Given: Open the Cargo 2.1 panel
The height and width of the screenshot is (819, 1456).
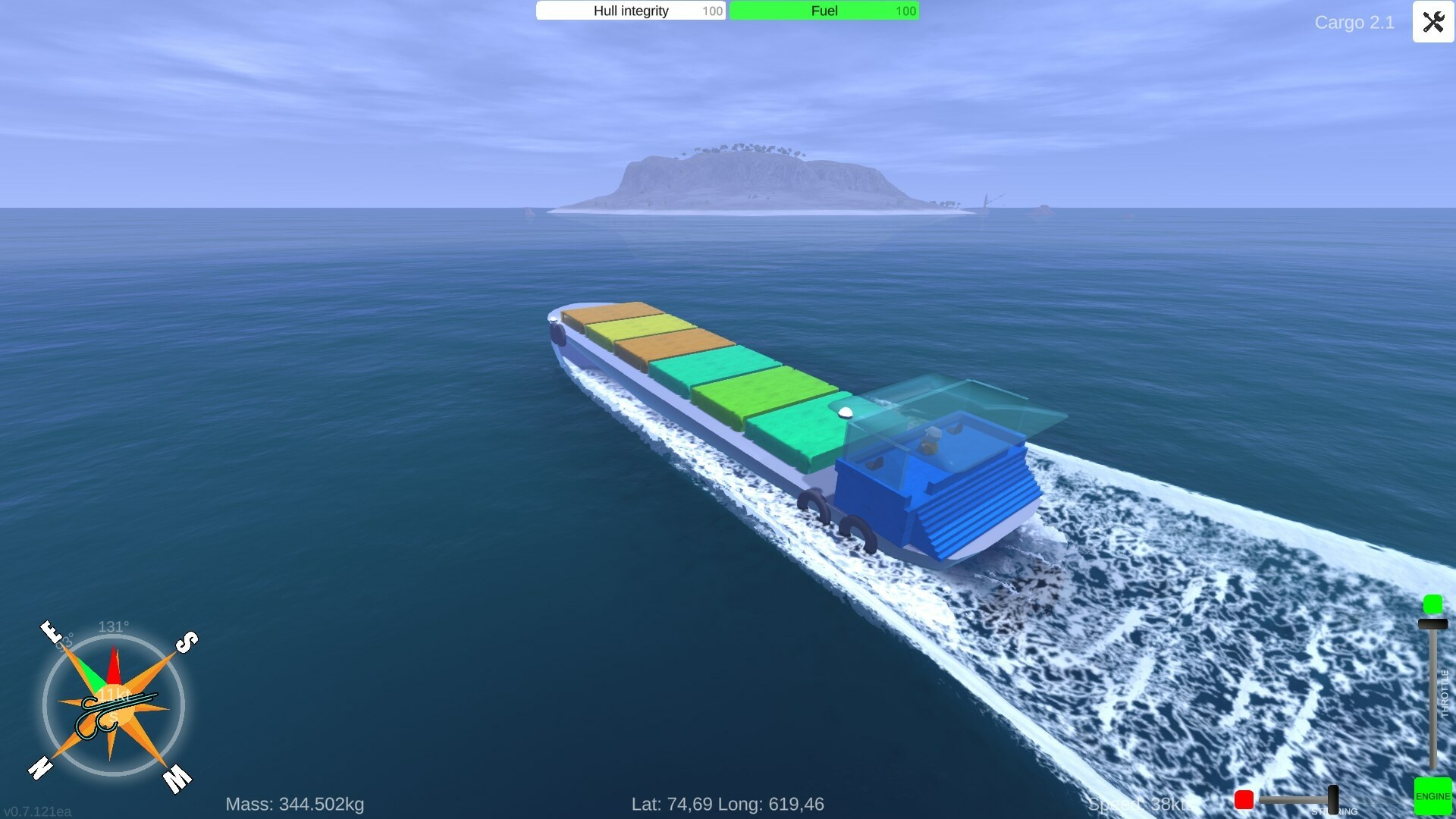Looking at the screenshot, I should 1354,23.
